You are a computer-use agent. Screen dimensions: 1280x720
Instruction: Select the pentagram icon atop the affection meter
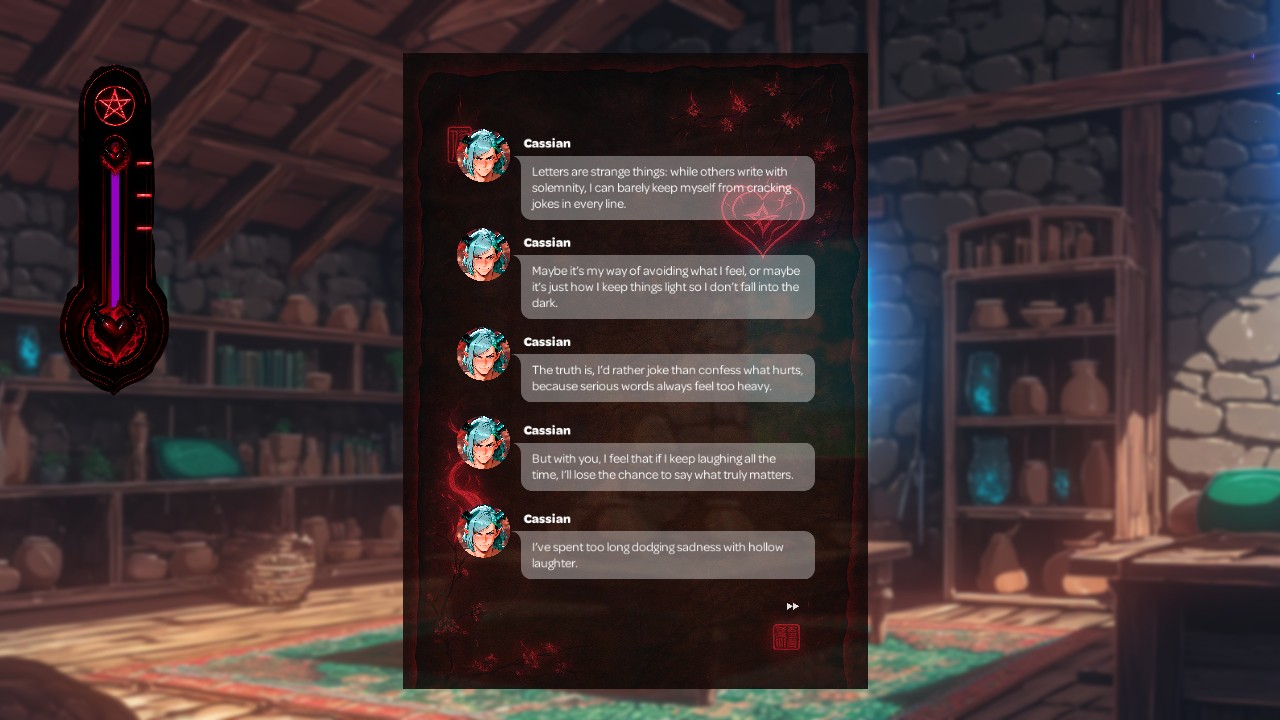click(116, 104)
